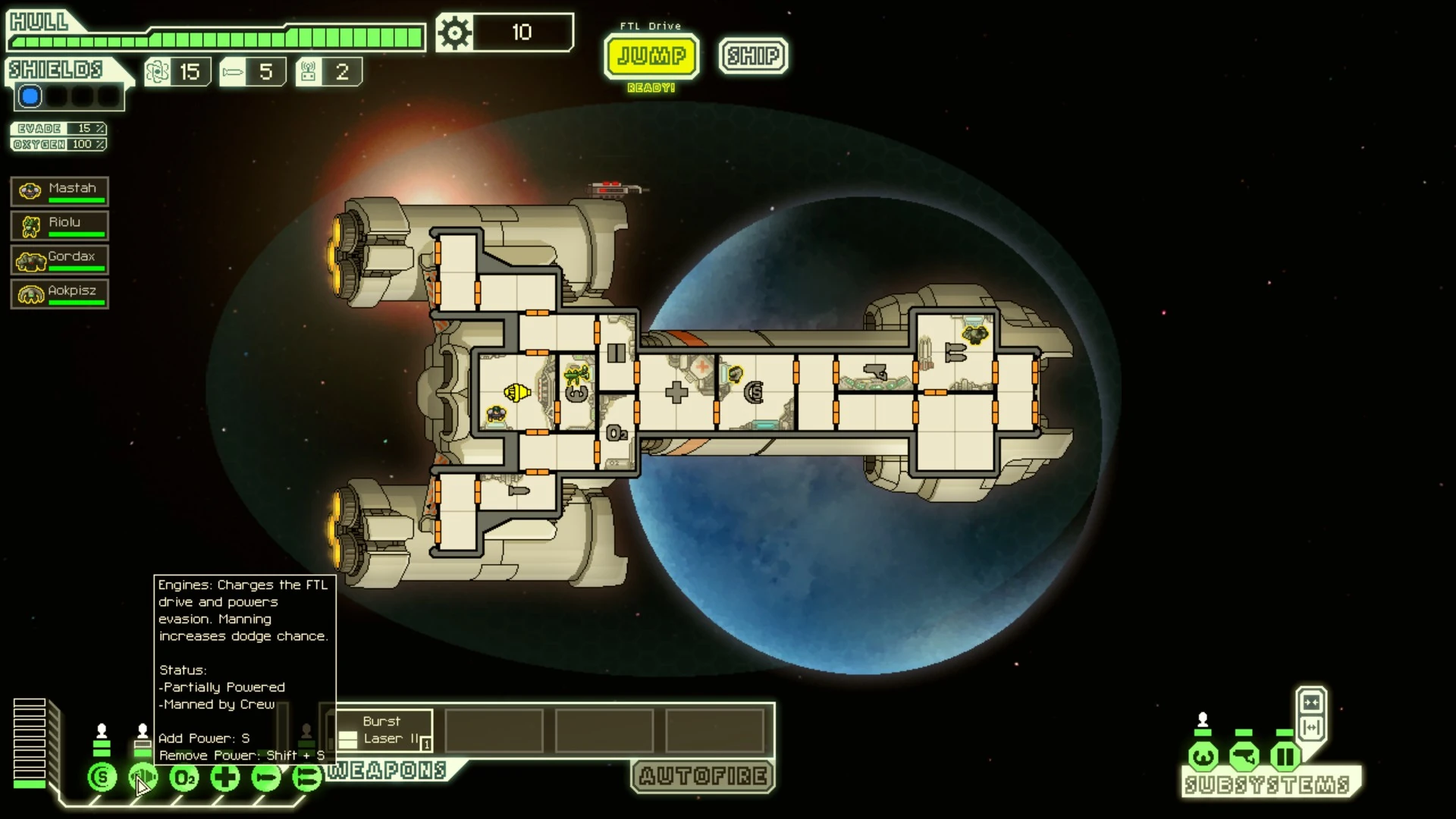Choose Gordax from the crew list

[x=60, y=259]
